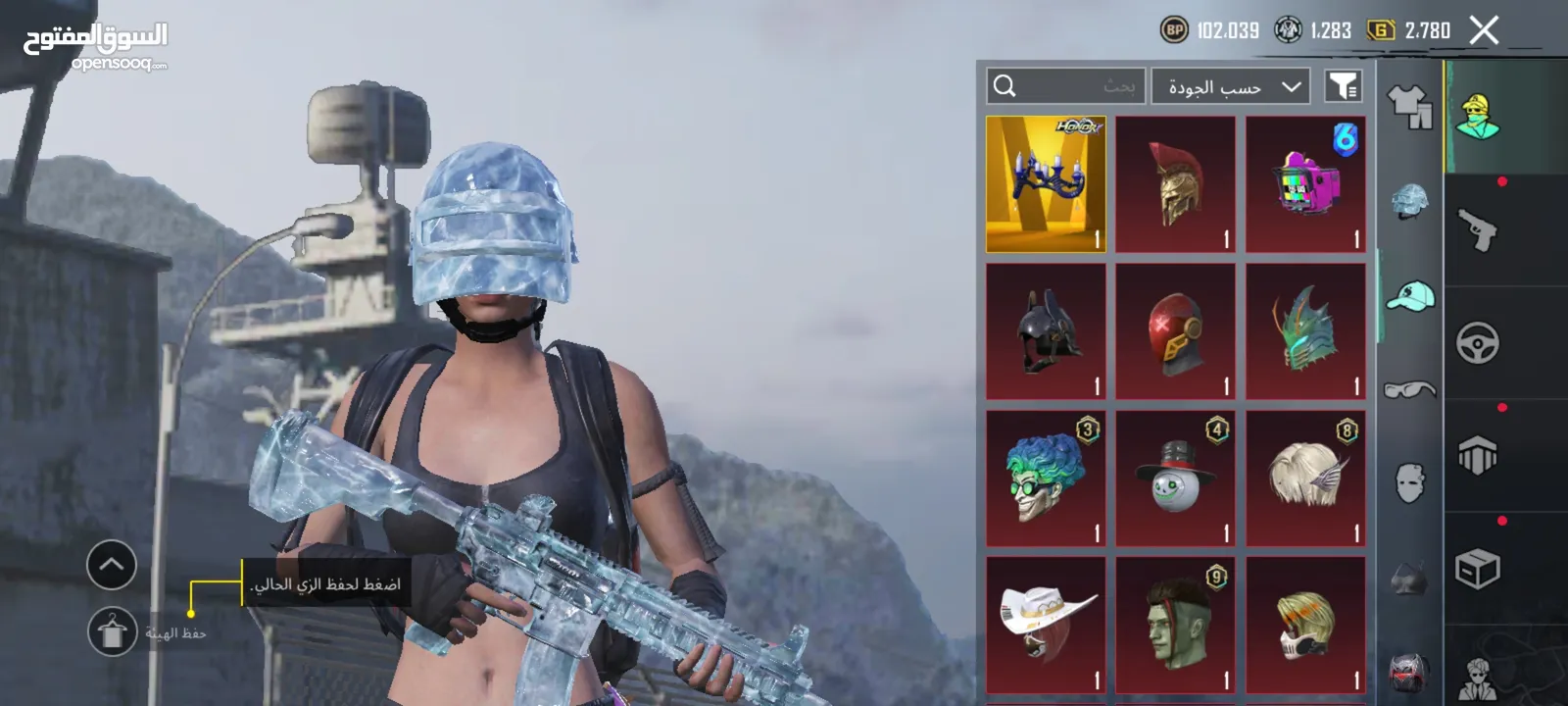
Task: Open the cap headwear subcategory
Action: (x=1409, y=295)
